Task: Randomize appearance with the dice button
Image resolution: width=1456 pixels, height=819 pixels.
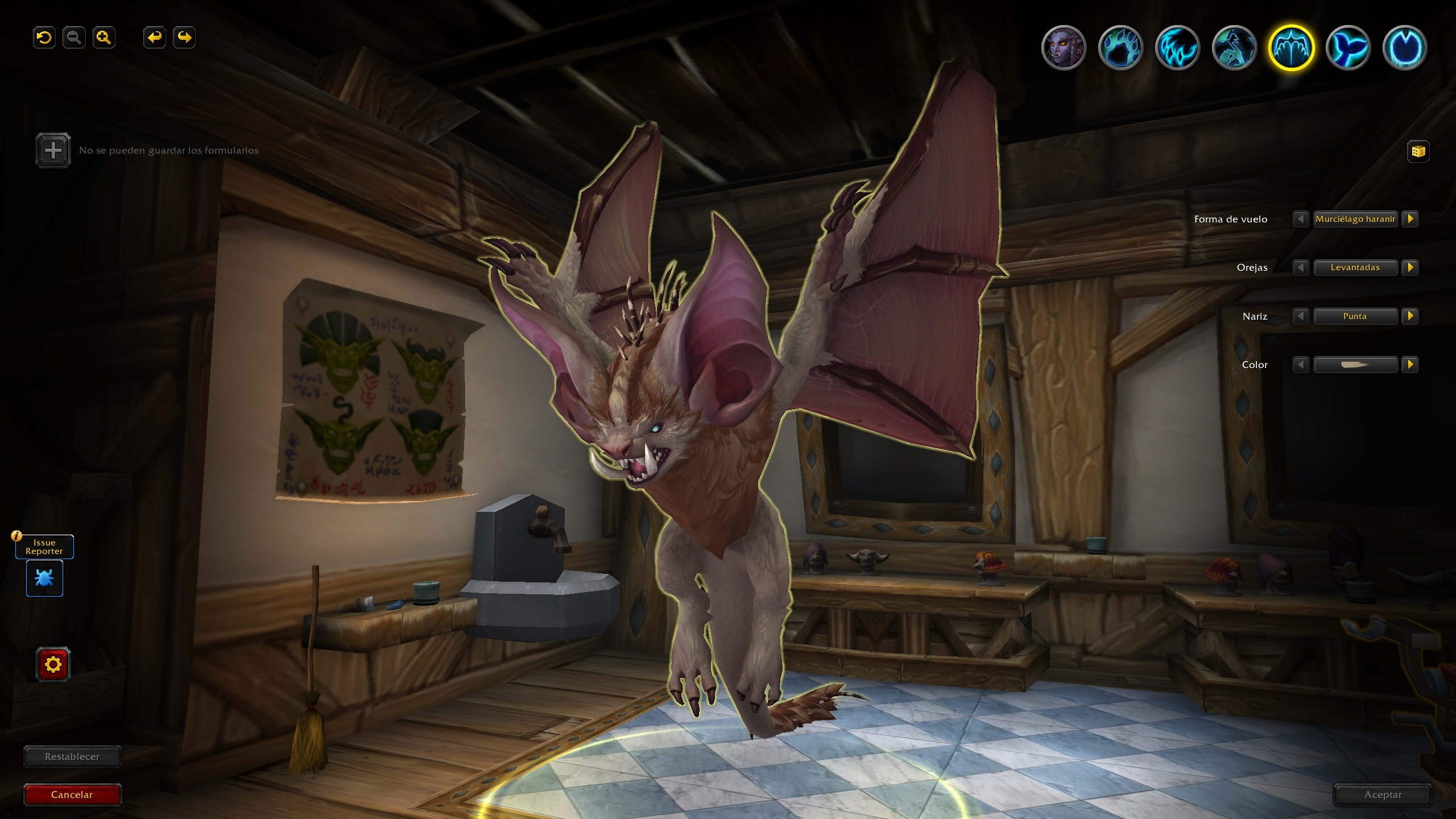Action: tap(1418, 151)
